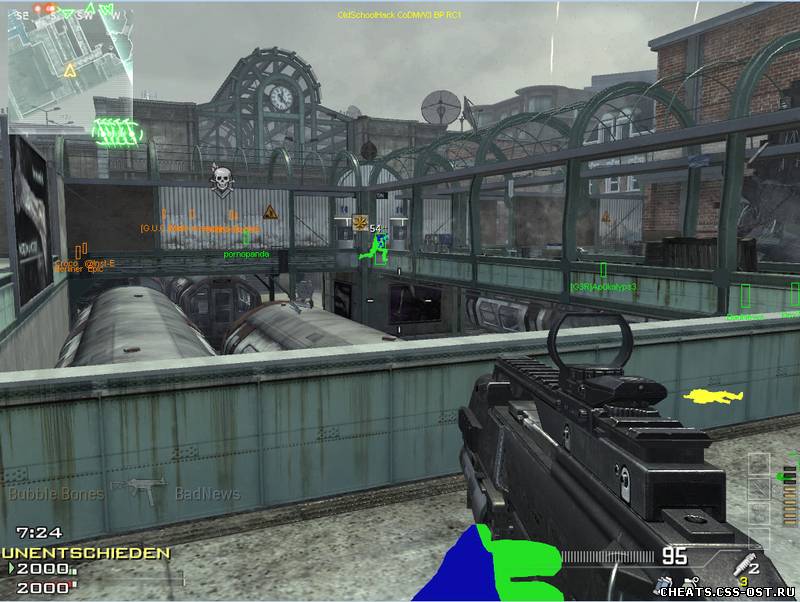Click the white skull and crossbones marker
The height and width of the screenshot is (602, 800).
point(222,179)
